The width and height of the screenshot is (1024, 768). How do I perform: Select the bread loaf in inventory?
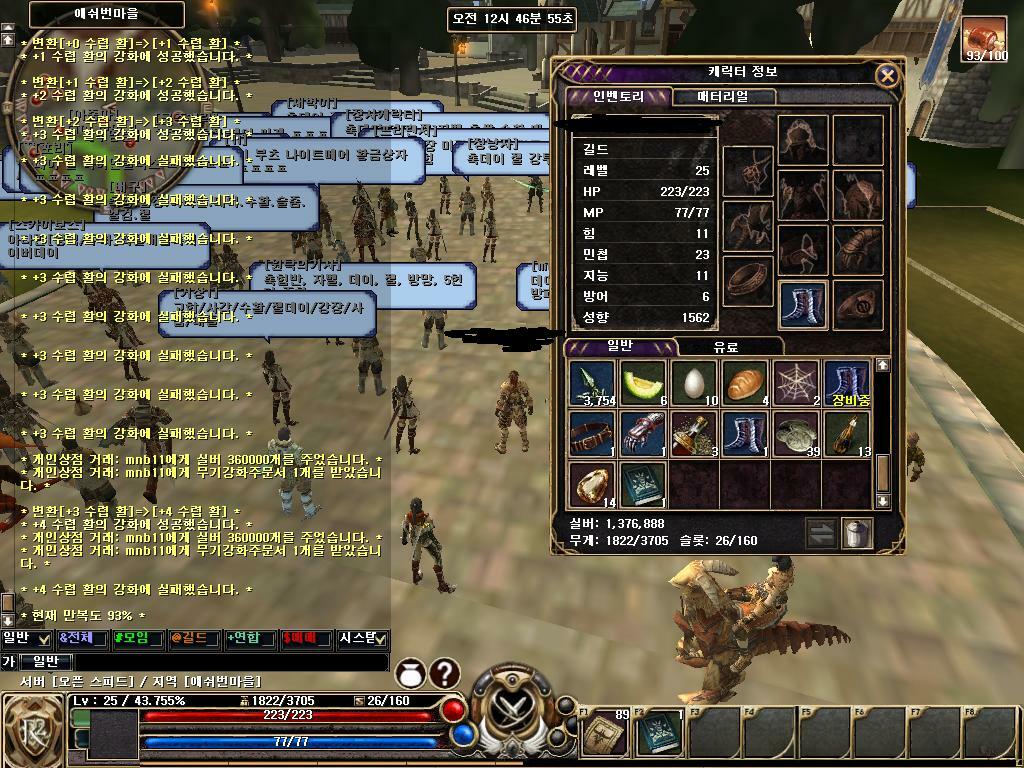click(x=745, y=385)
